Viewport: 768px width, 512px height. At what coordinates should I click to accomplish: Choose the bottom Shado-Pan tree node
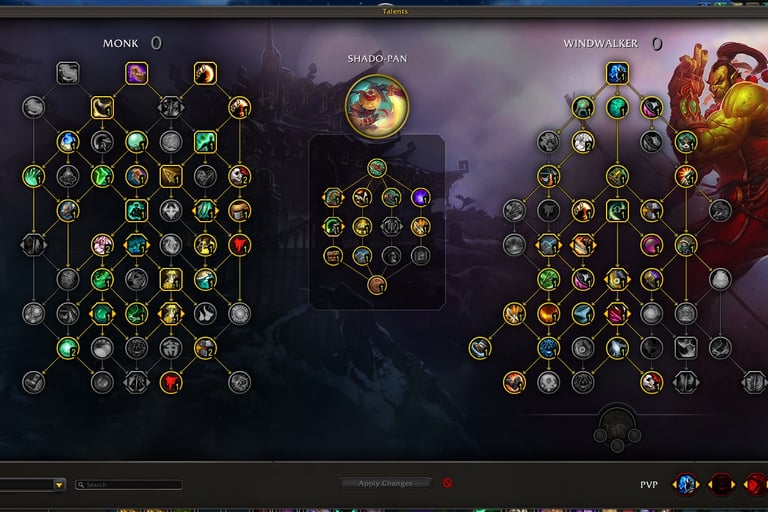click(x=377, y=285)
